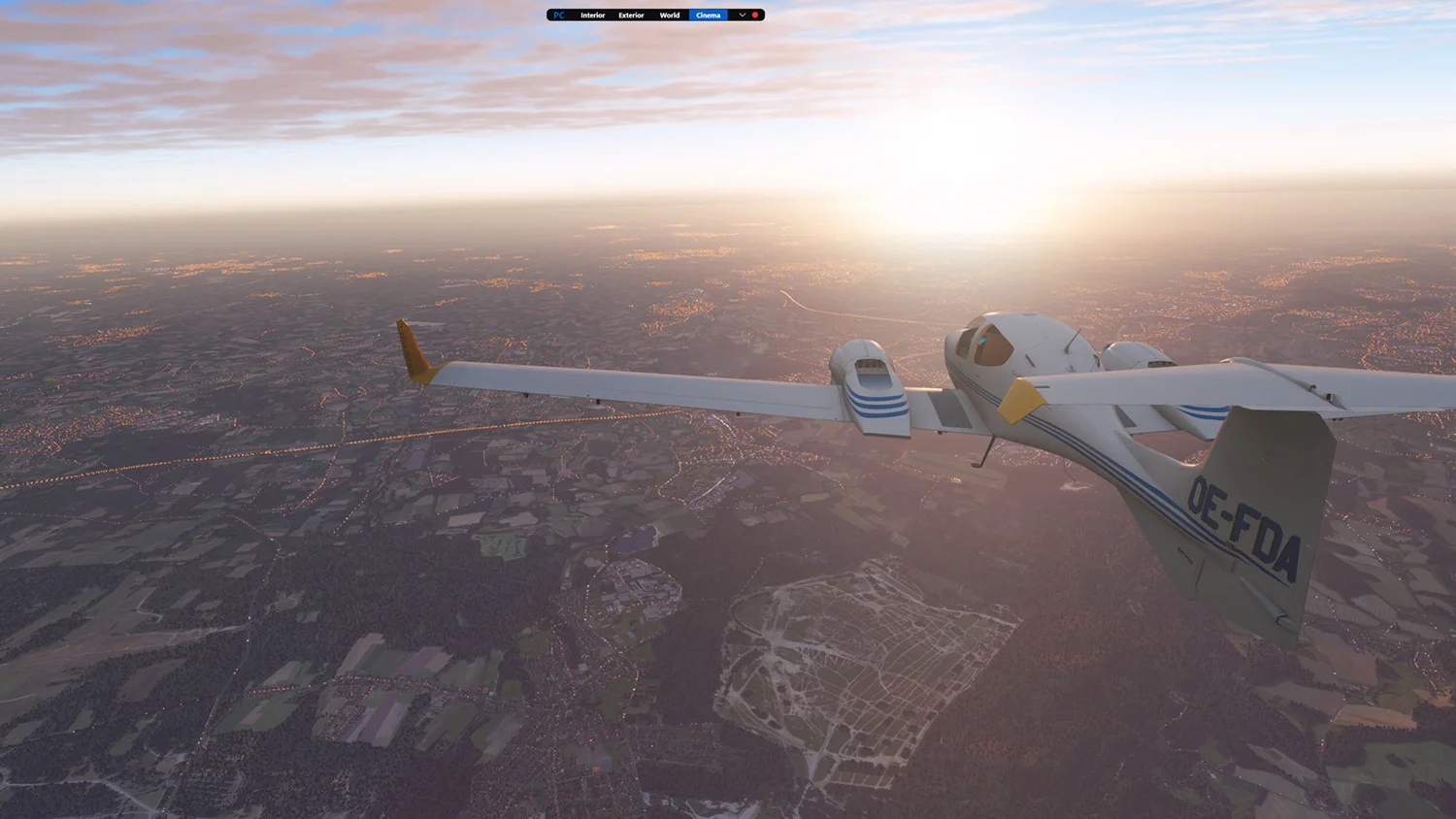Viewport: 1456px width, 819px height.
Task: Expand the camera bar dropdown arrow
Action: [x=742, y=16]
